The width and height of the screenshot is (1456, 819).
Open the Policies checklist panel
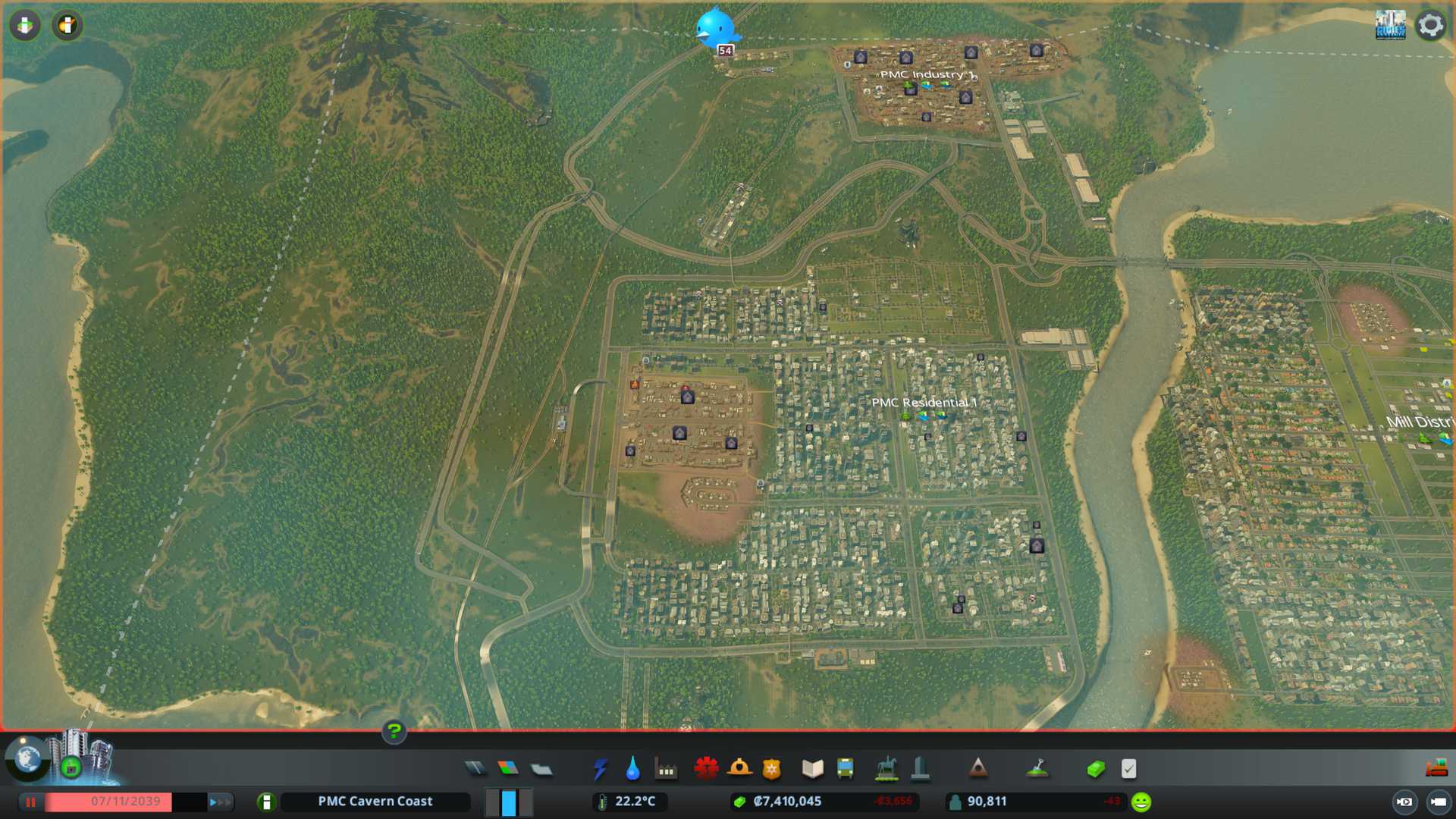pyautogui.click(x=1128, y=769)
